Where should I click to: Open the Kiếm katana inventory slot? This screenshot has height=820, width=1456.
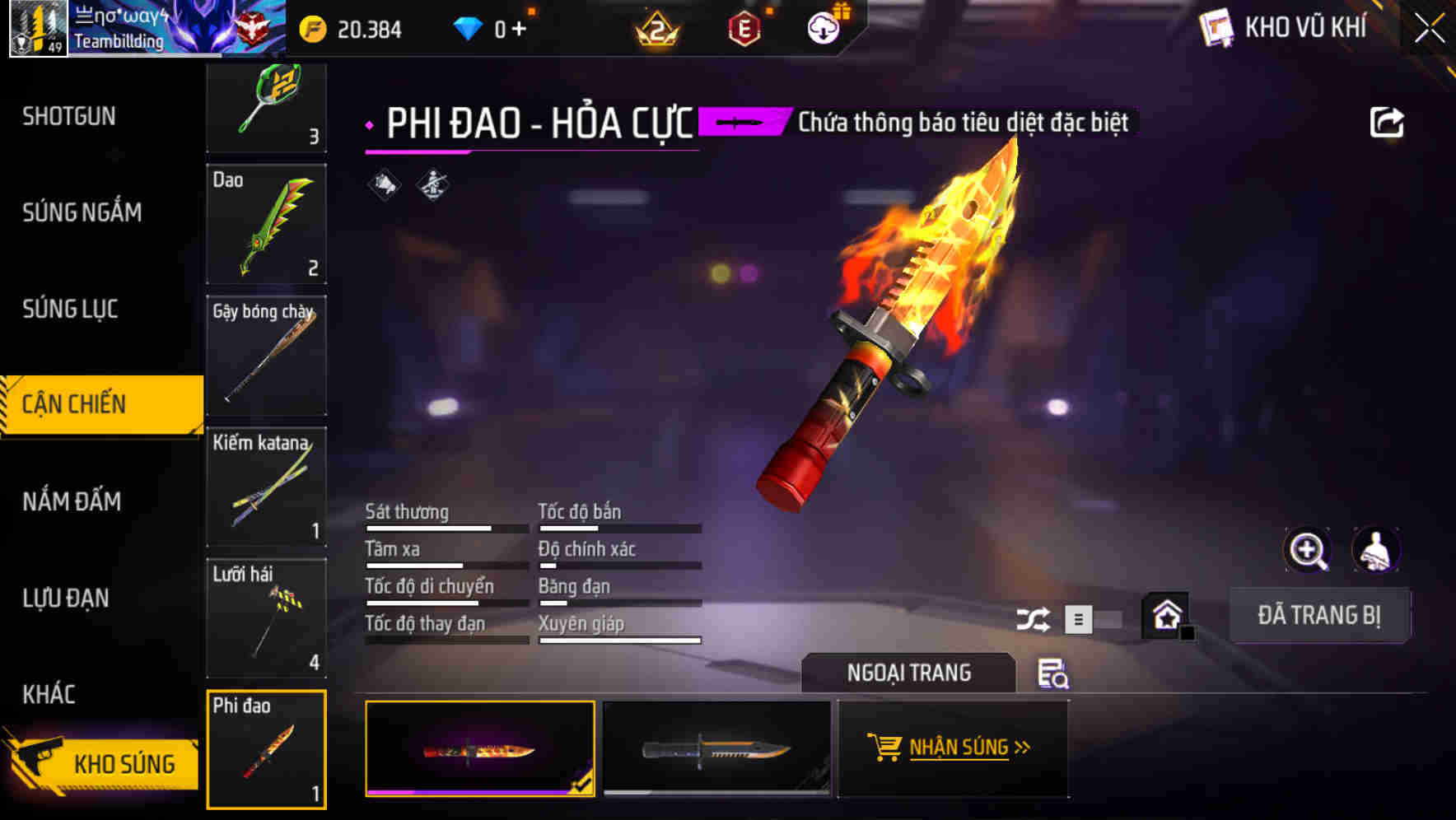tap(266, 487)
